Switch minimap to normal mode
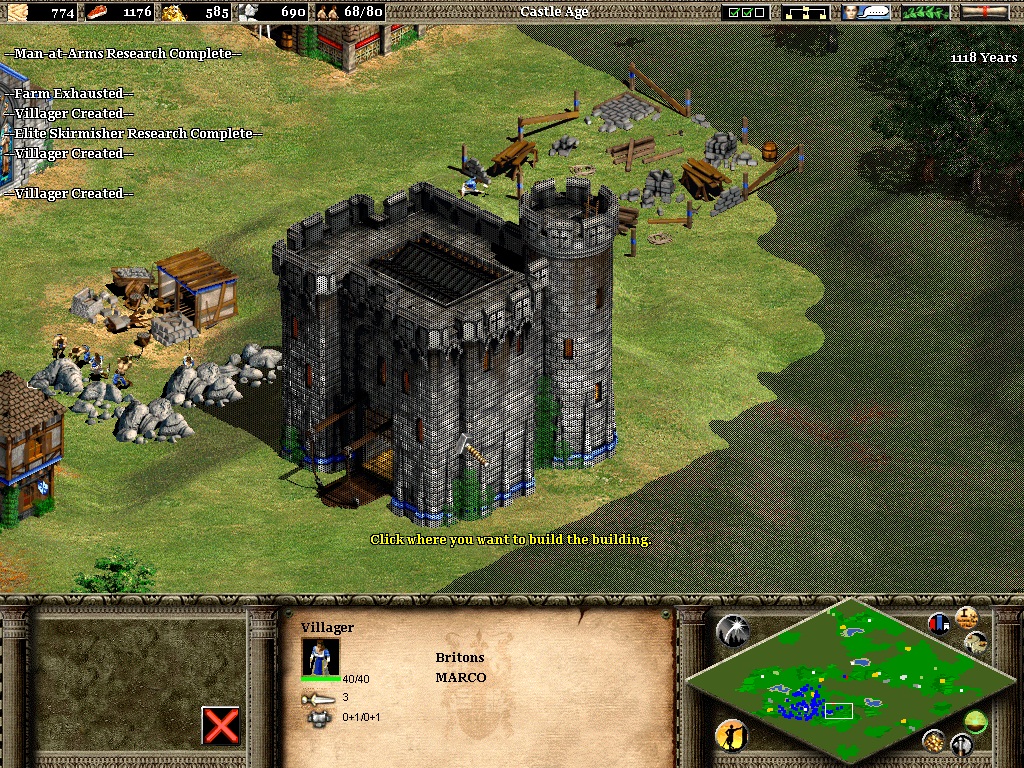The image size is (1024, 768). click(975, 720)
